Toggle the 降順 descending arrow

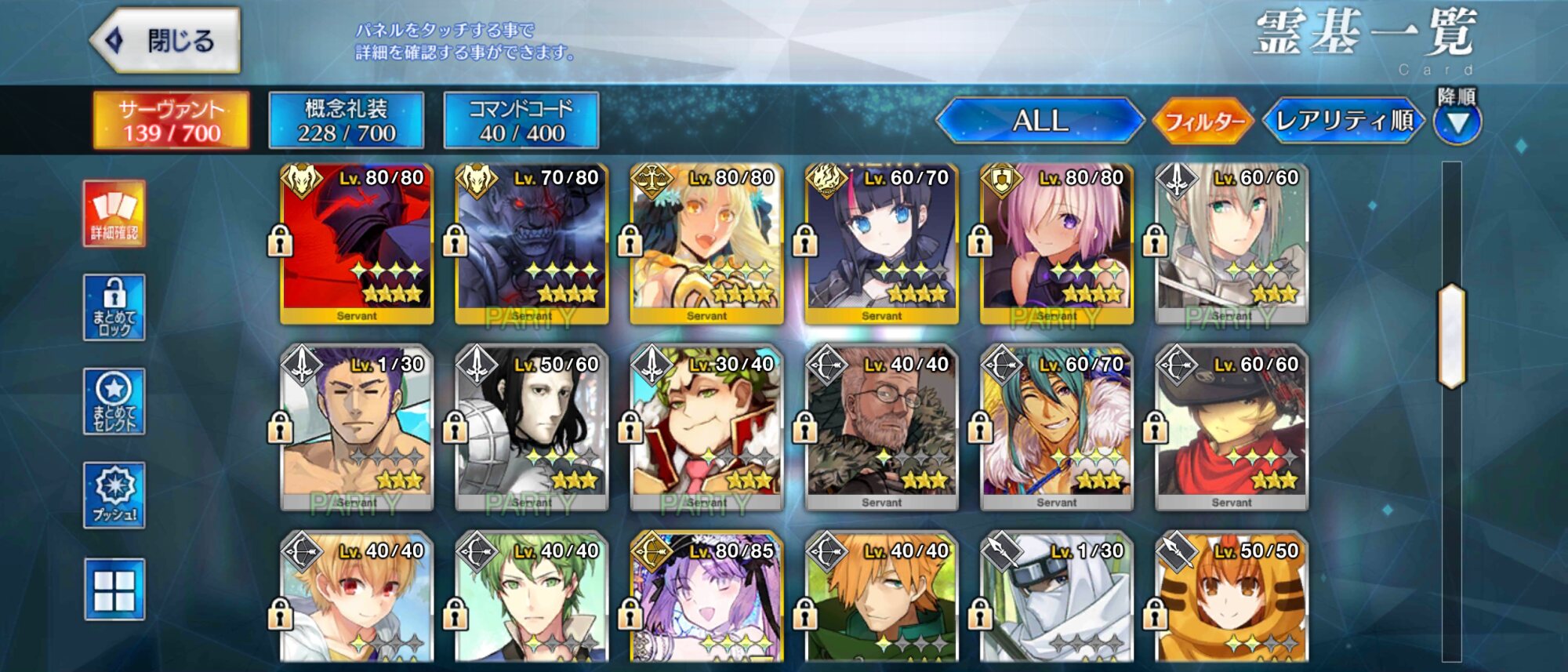click(x=1457, y=123)
